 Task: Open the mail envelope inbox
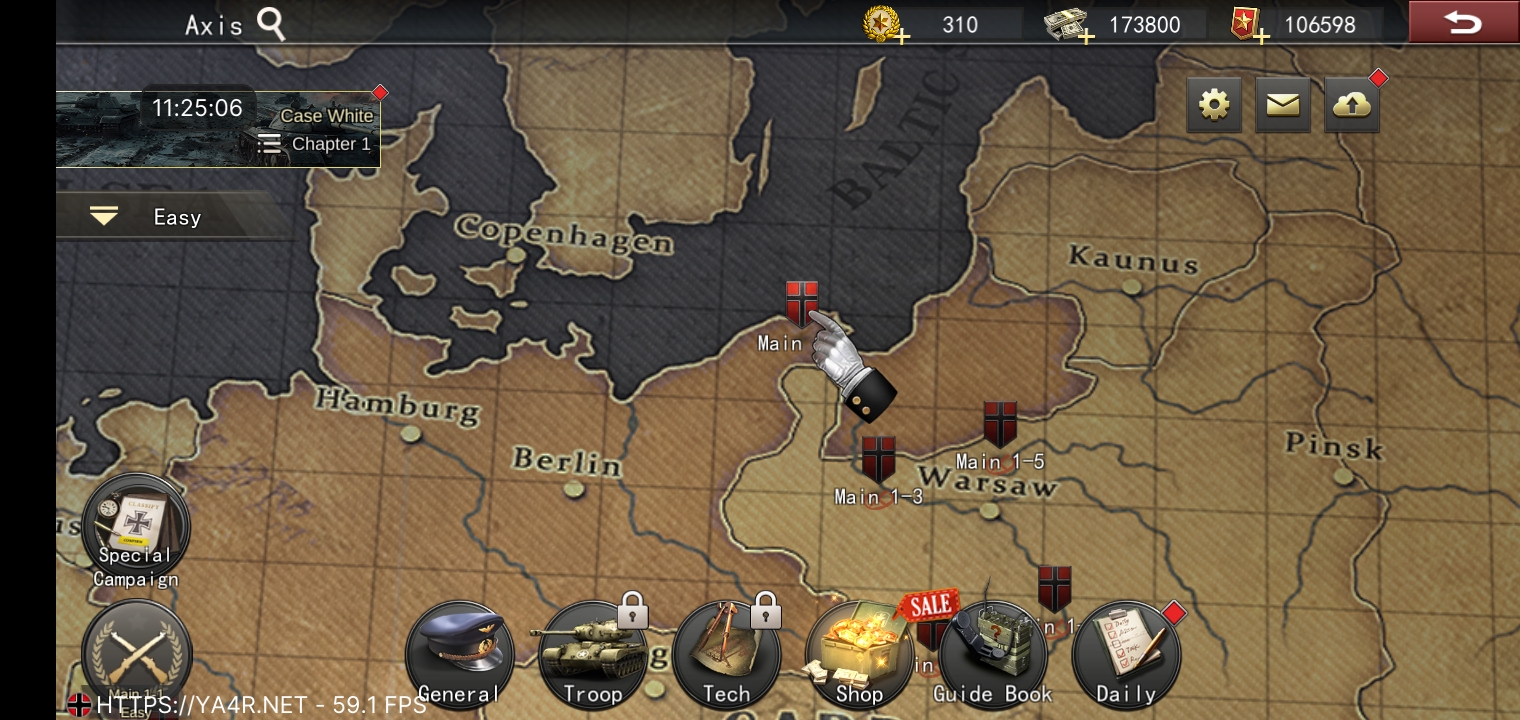pyautogui.click(x=1282, y=104)
